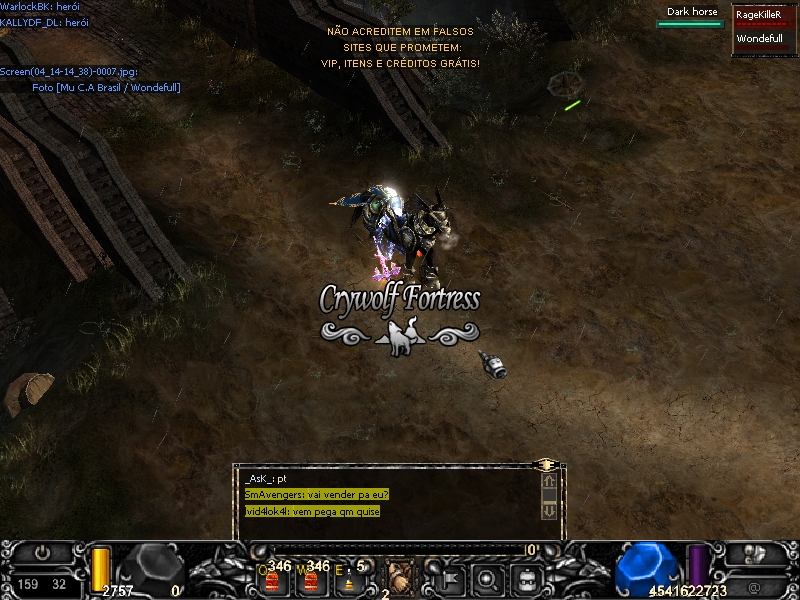This screenshot has height=600, width=800.
Task: Select the active skill icon
Action: pos(400,577)
